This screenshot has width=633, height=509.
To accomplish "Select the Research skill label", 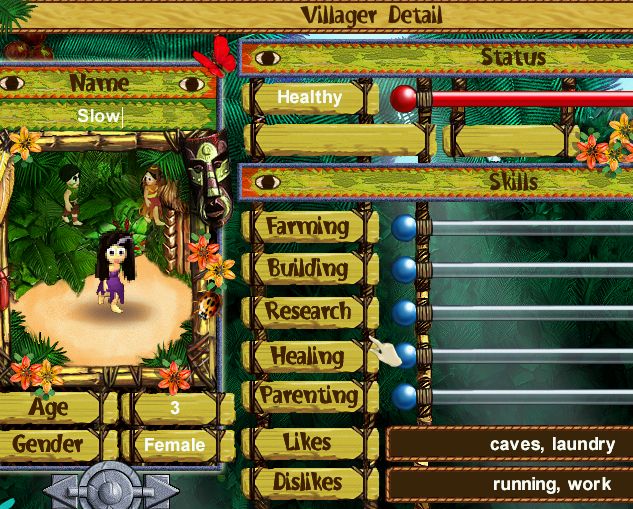I will (307, 311).
